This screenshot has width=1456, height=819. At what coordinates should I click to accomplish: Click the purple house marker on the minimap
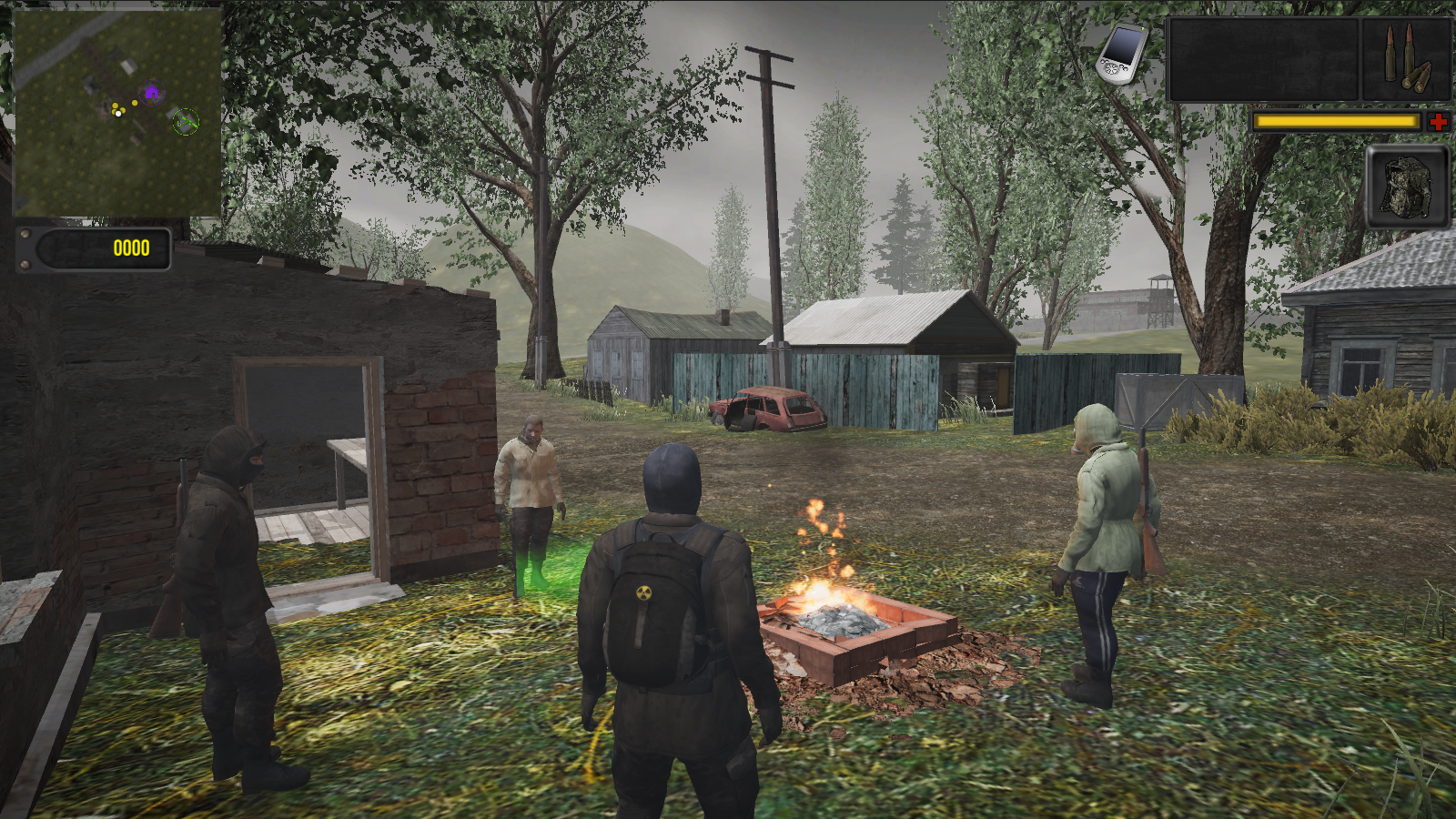click(x=151, y=92)
